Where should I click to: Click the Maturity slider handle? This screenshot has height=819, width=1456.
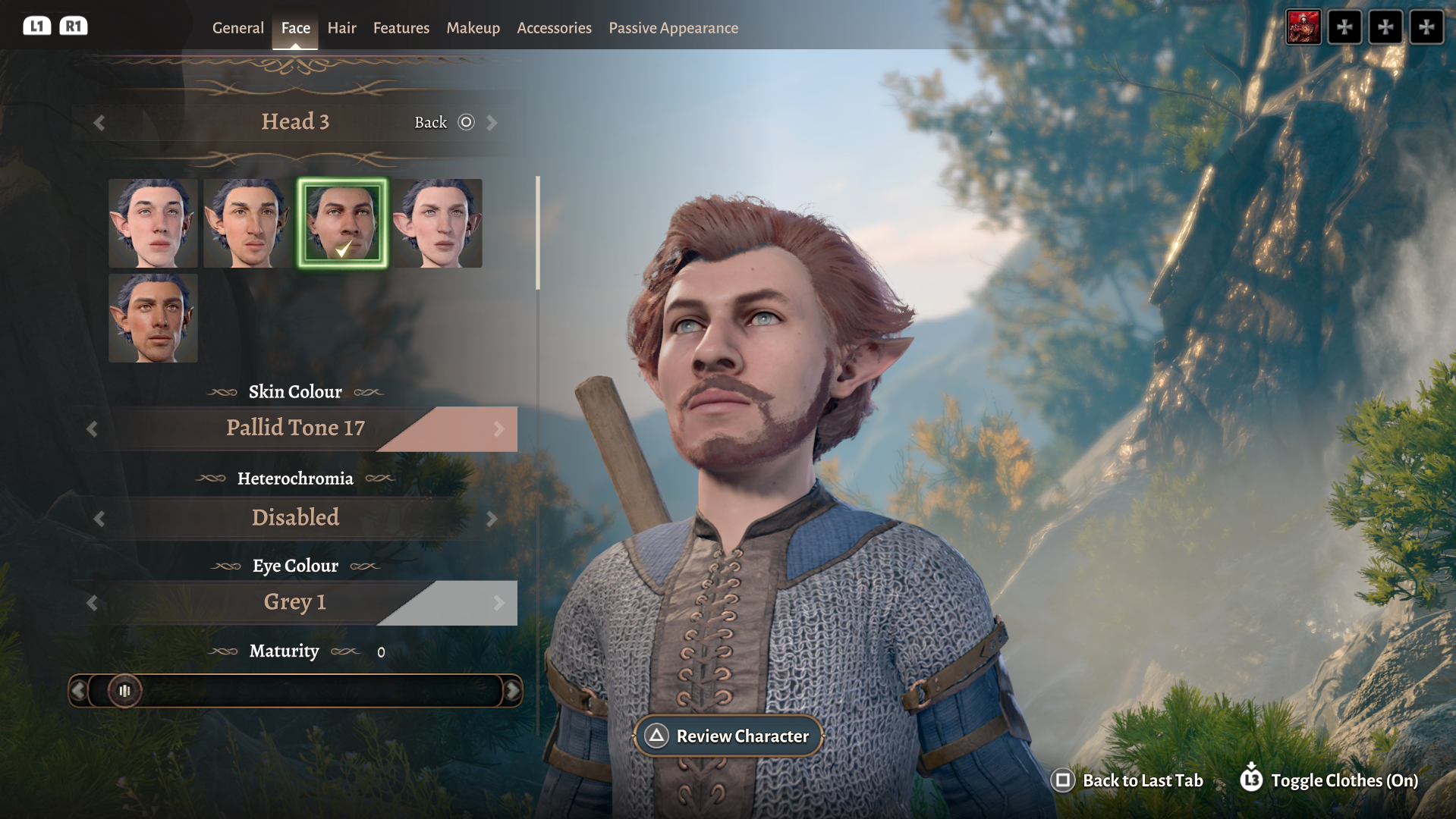[124, 691]
